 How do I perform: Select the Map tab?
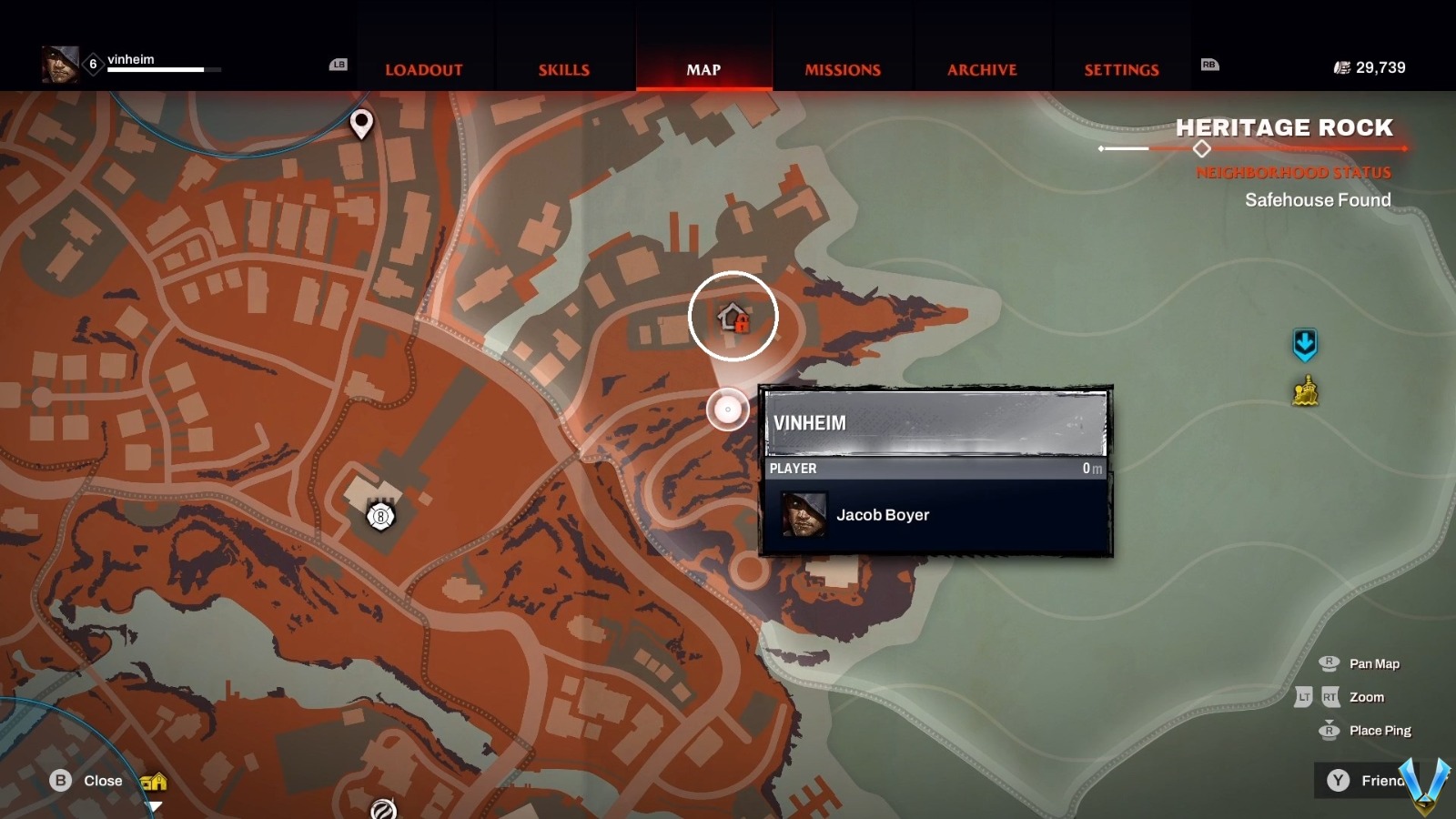(703, 70)
